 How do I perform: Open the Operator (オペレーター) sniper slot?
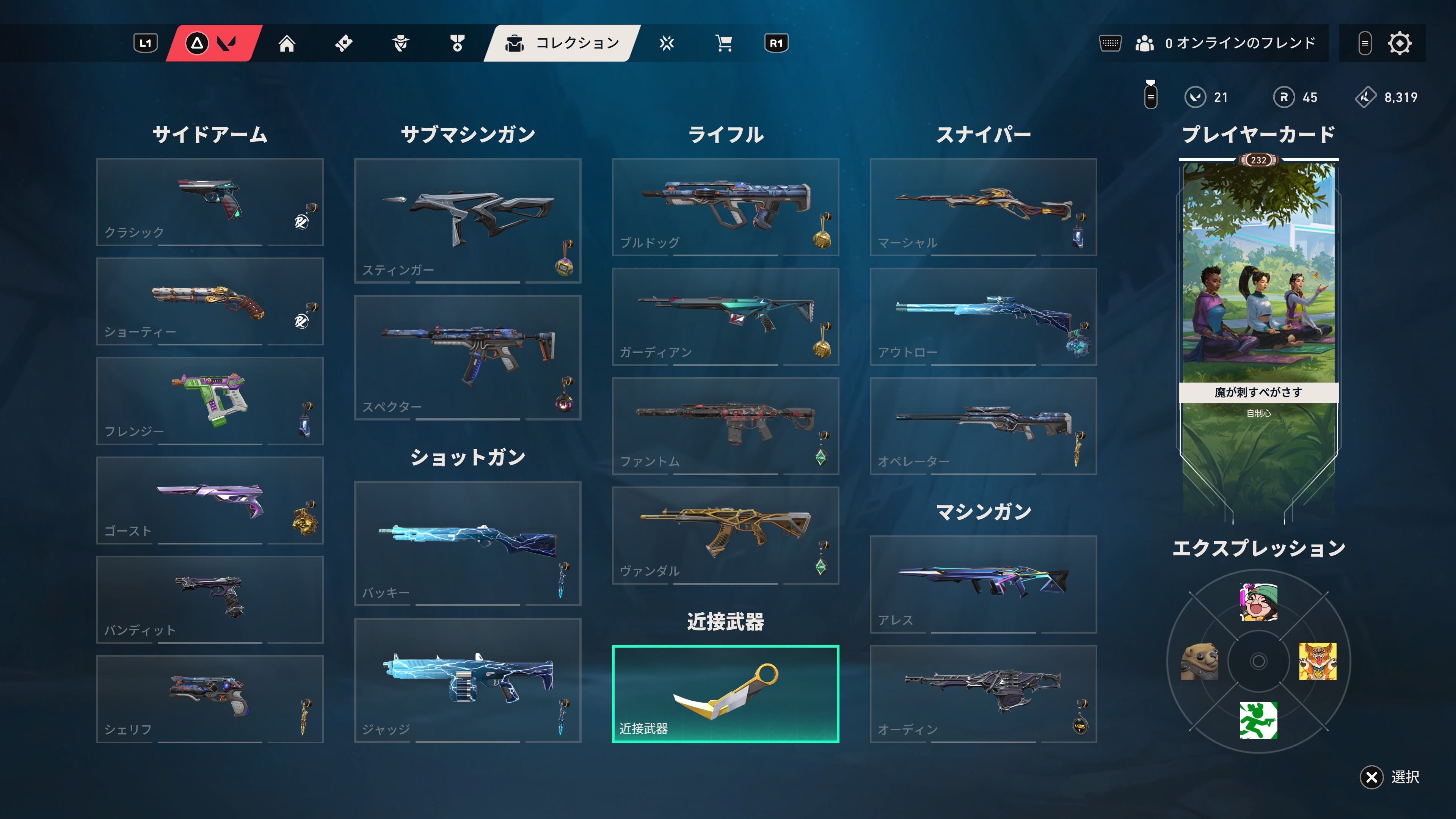pyautogui.click(x=983, y=425)
